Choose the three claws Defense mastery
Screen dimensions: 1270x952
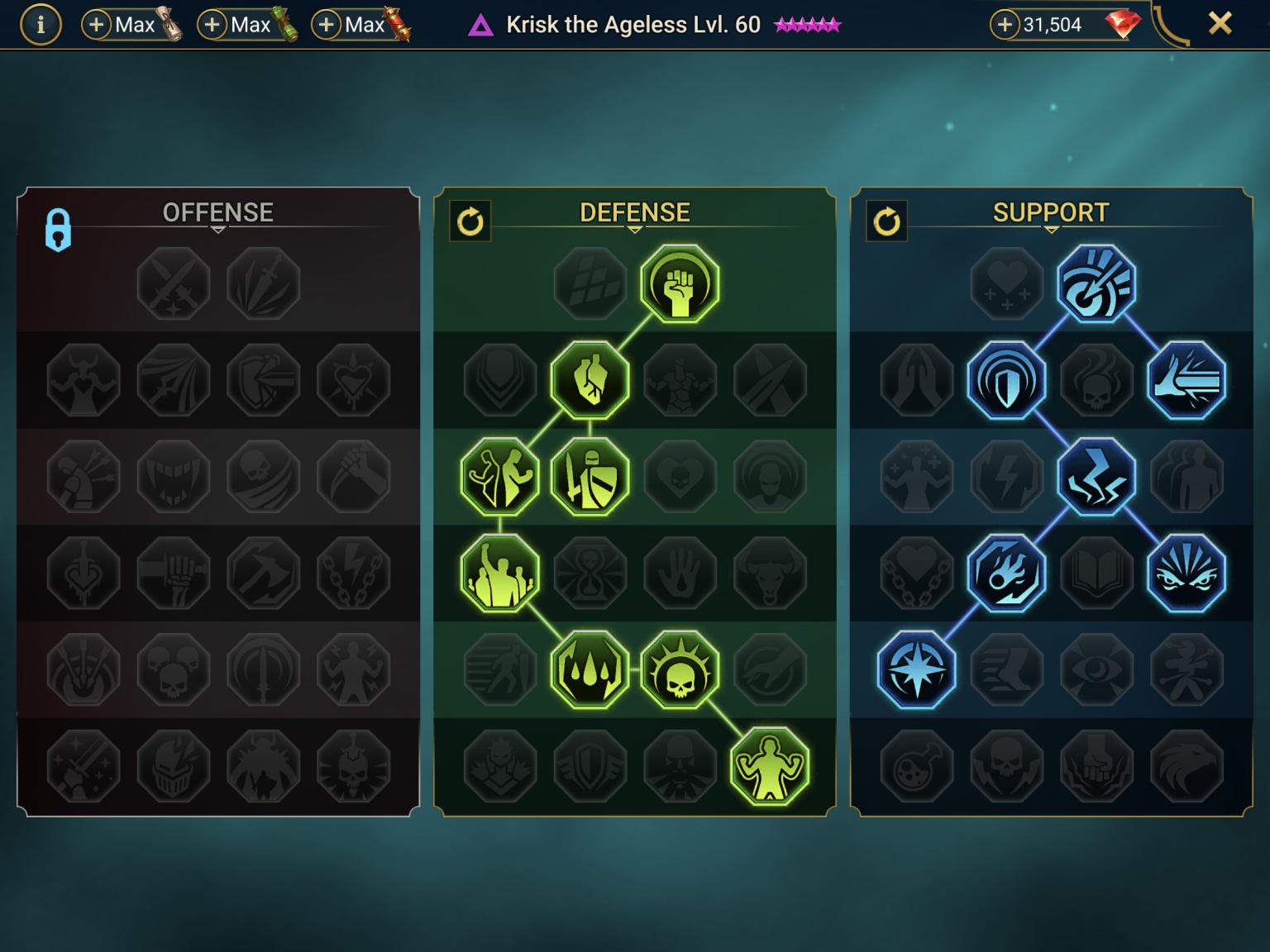click(x=590, y=670)
